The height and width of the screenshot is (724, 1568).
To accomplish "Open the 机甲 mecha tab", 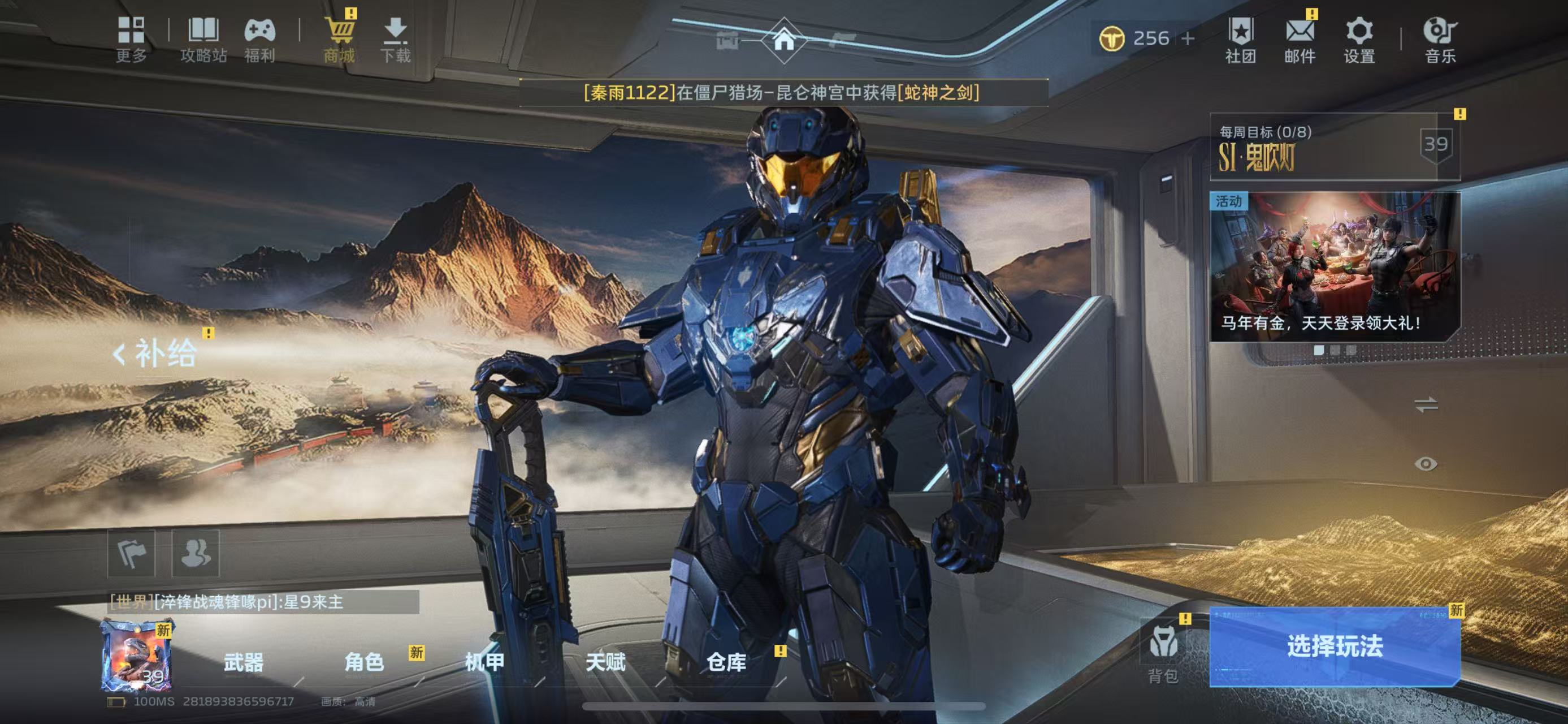I will (484, 662).
